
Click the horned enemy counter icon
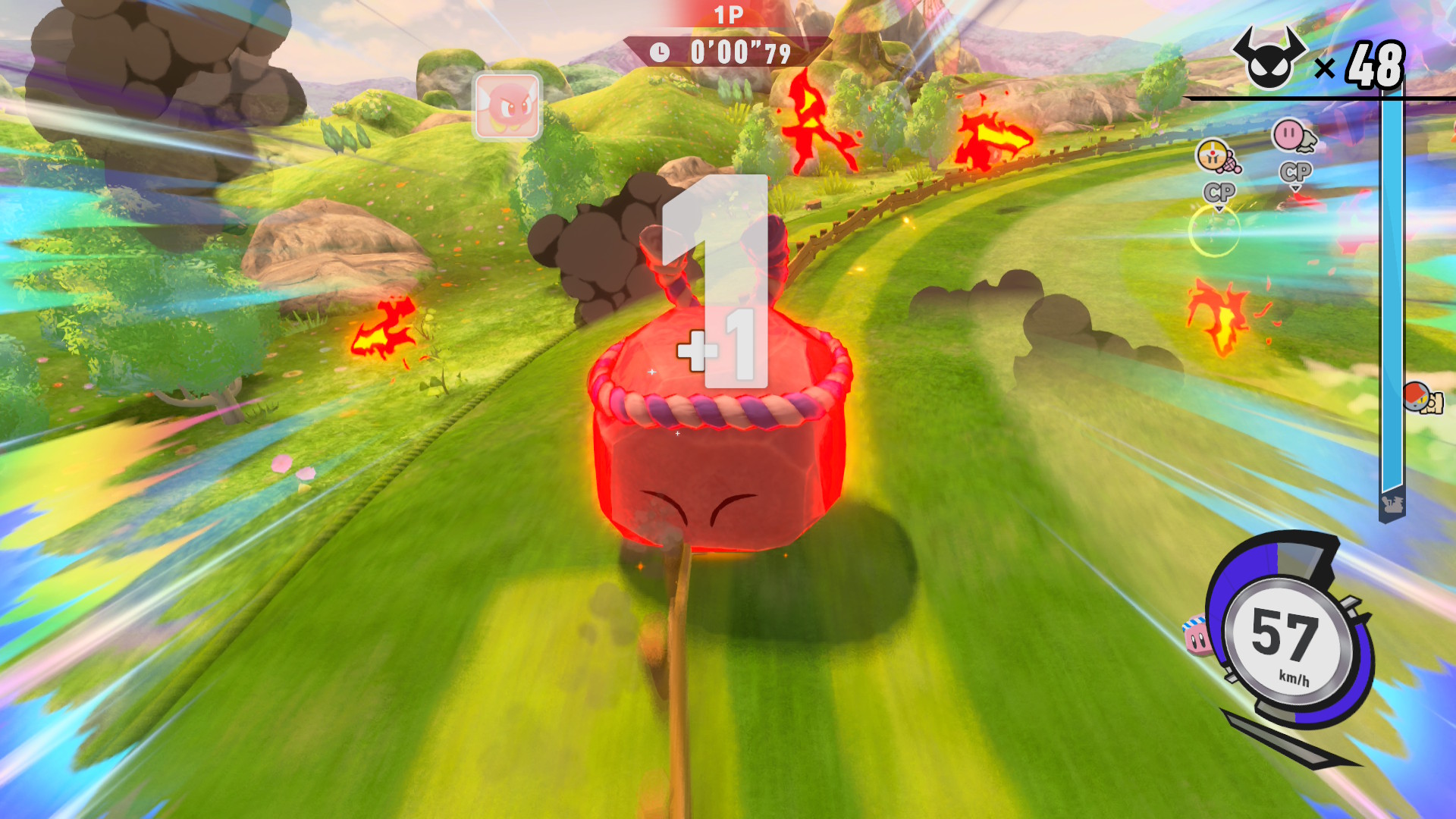[x=1269, y=59]
